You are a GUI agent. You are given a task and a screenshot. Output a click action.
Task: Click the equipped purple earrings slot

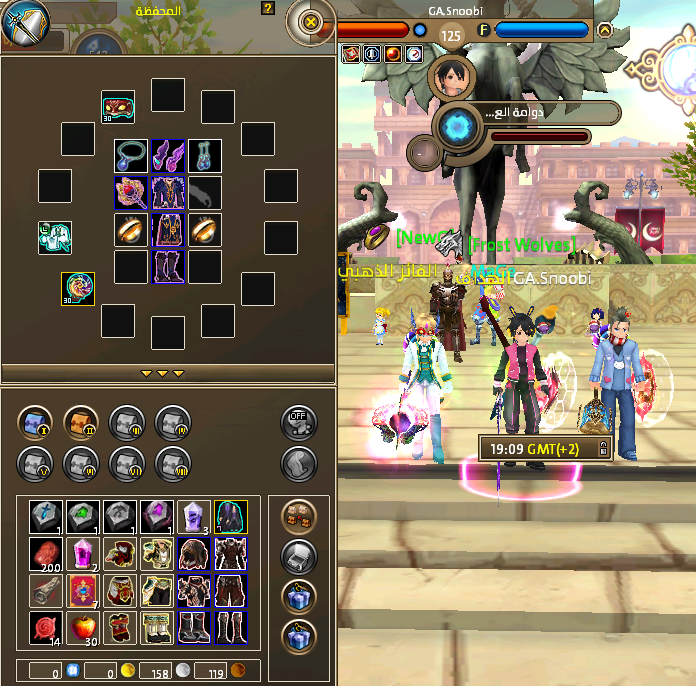tap(167, 155)
